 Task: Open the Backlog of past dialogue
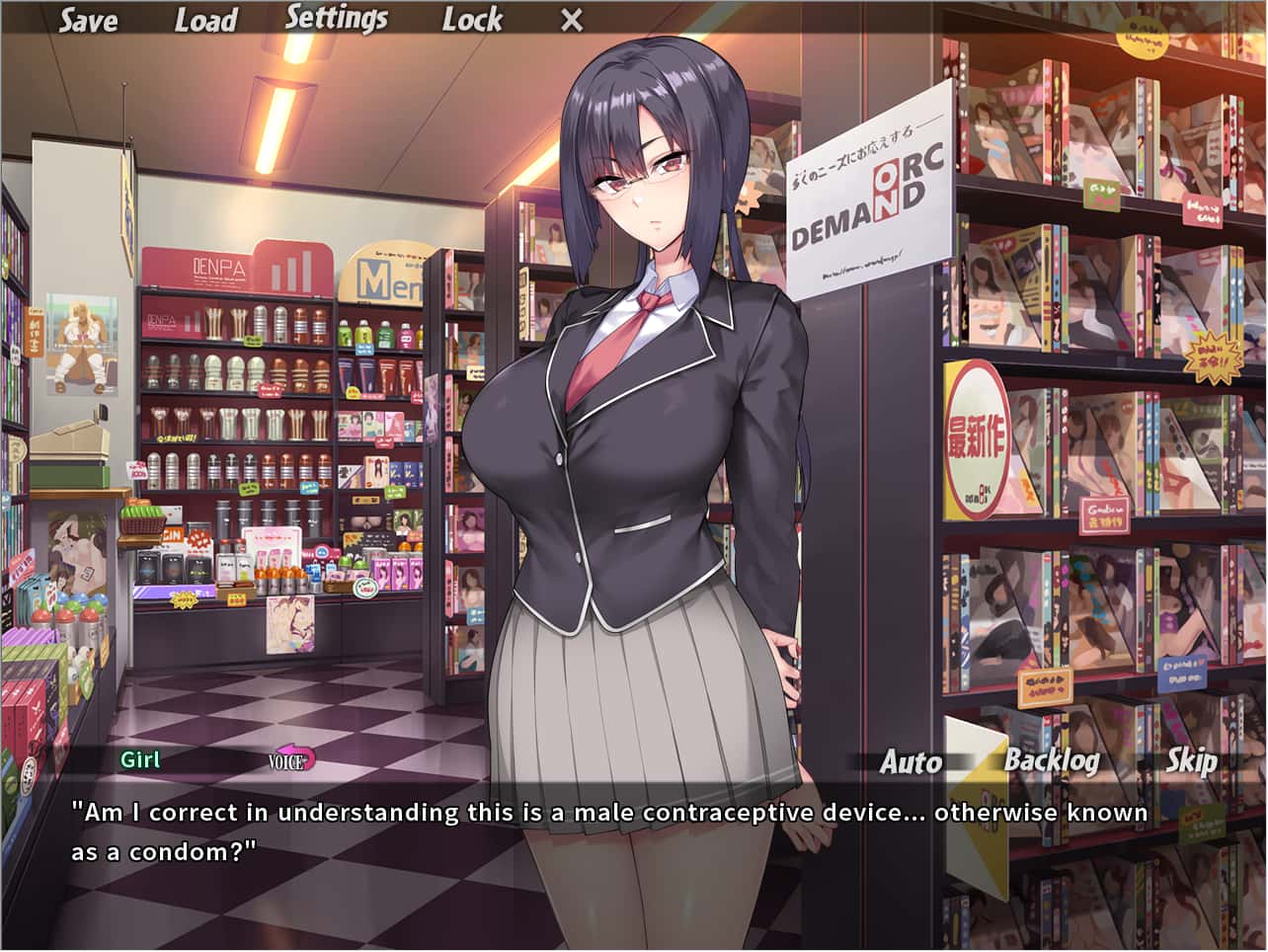(1051, 762)
